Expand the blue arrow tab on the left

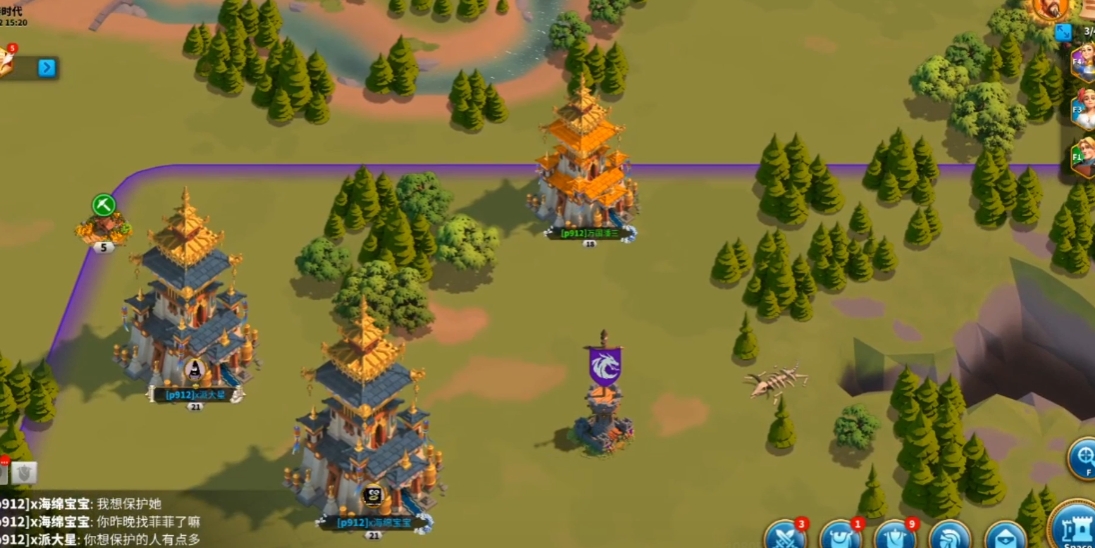pyautogui.click(x=47, y=68)
